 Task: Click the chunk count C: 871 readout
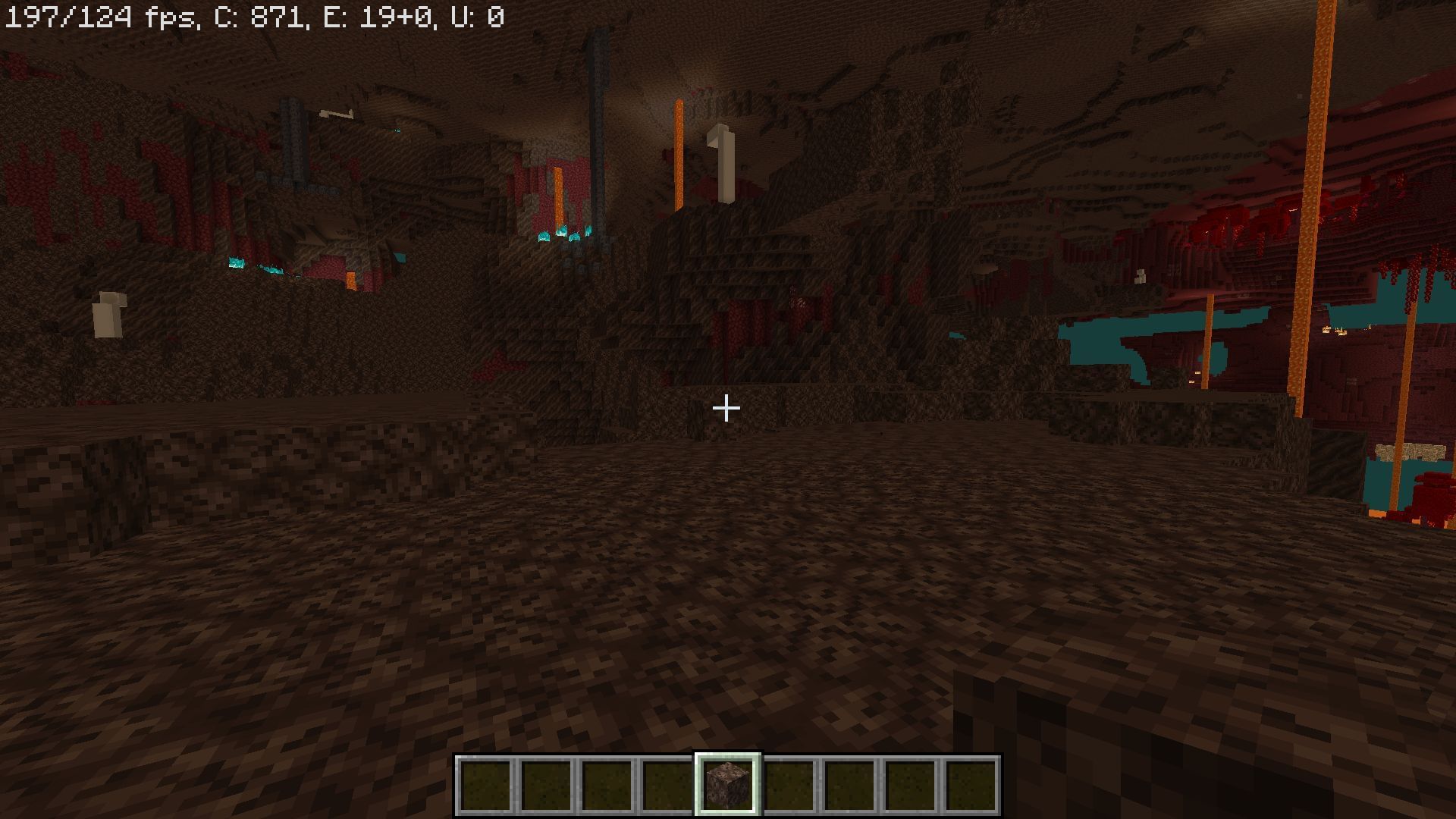point(258,14)
